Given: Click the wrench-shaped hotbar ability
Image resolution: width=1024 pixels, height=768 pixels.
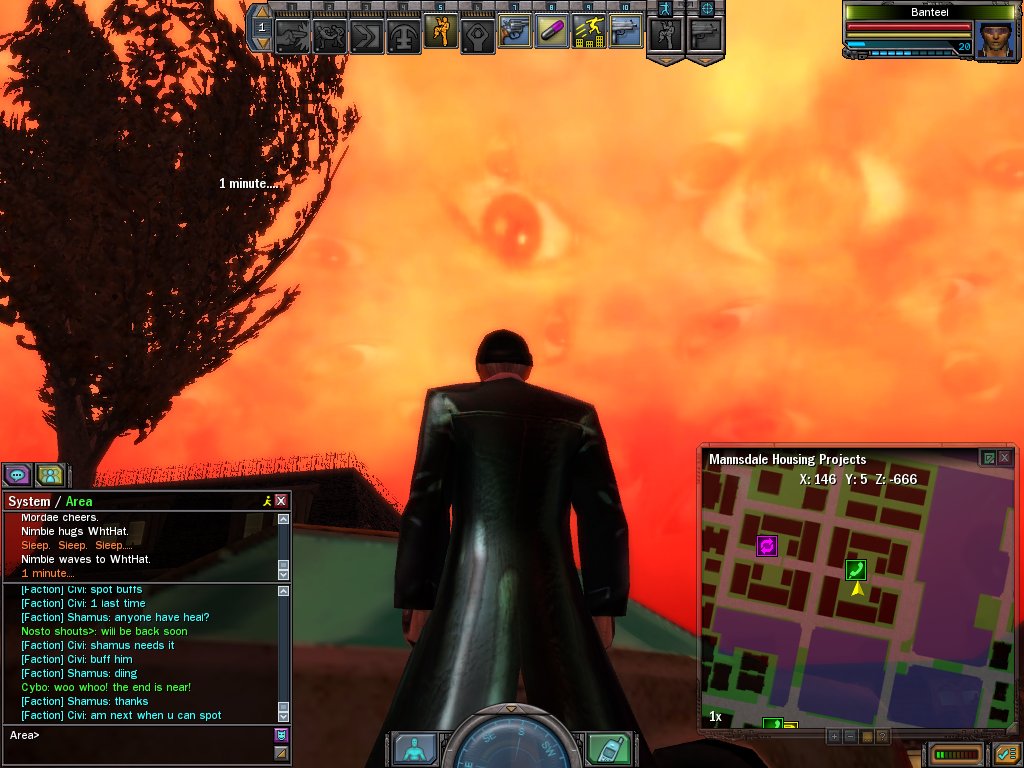Looking at the screenshot, I should (477, 36).
